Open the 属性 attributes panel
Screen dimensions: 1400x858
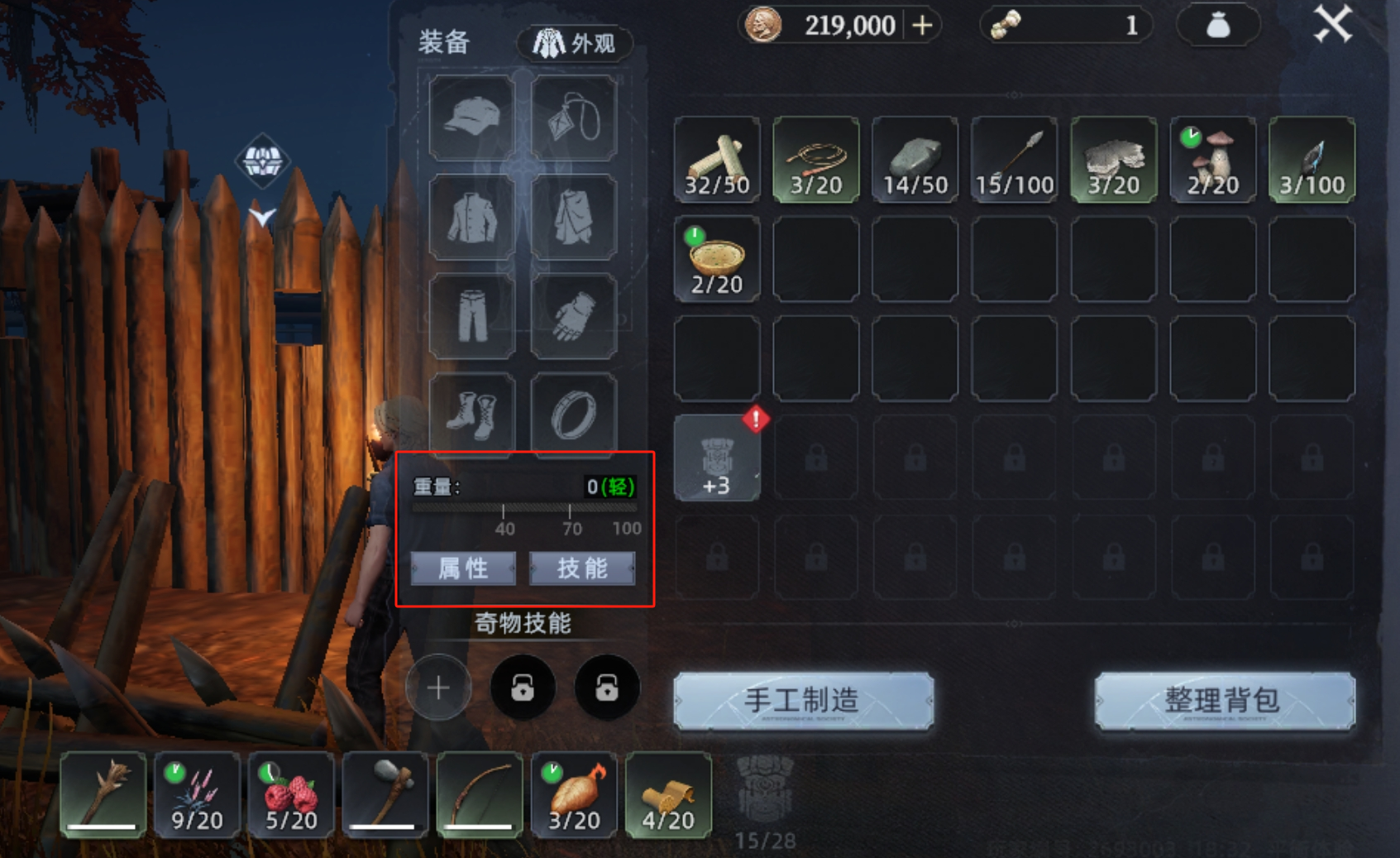[x=463, y=568]
